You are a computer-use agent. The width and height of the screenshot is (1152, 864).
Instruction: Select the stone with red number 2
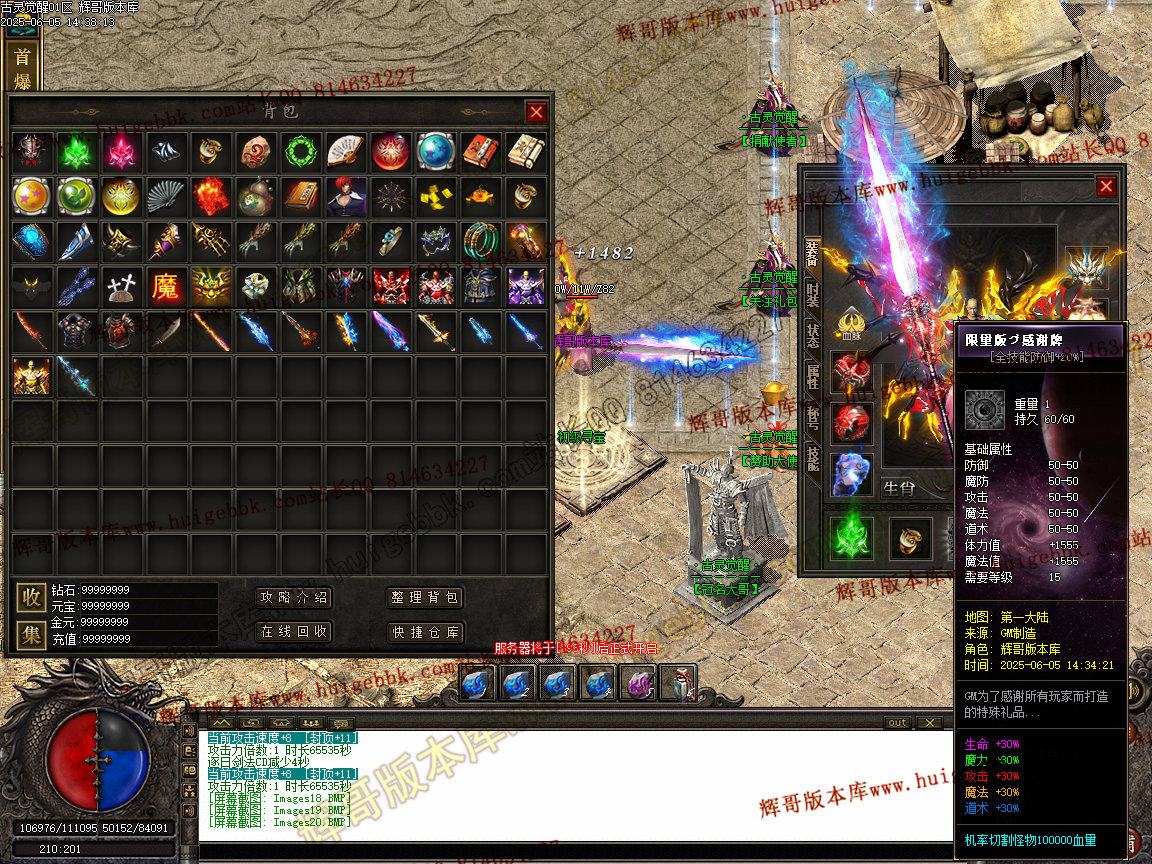[x=255, y=152]
